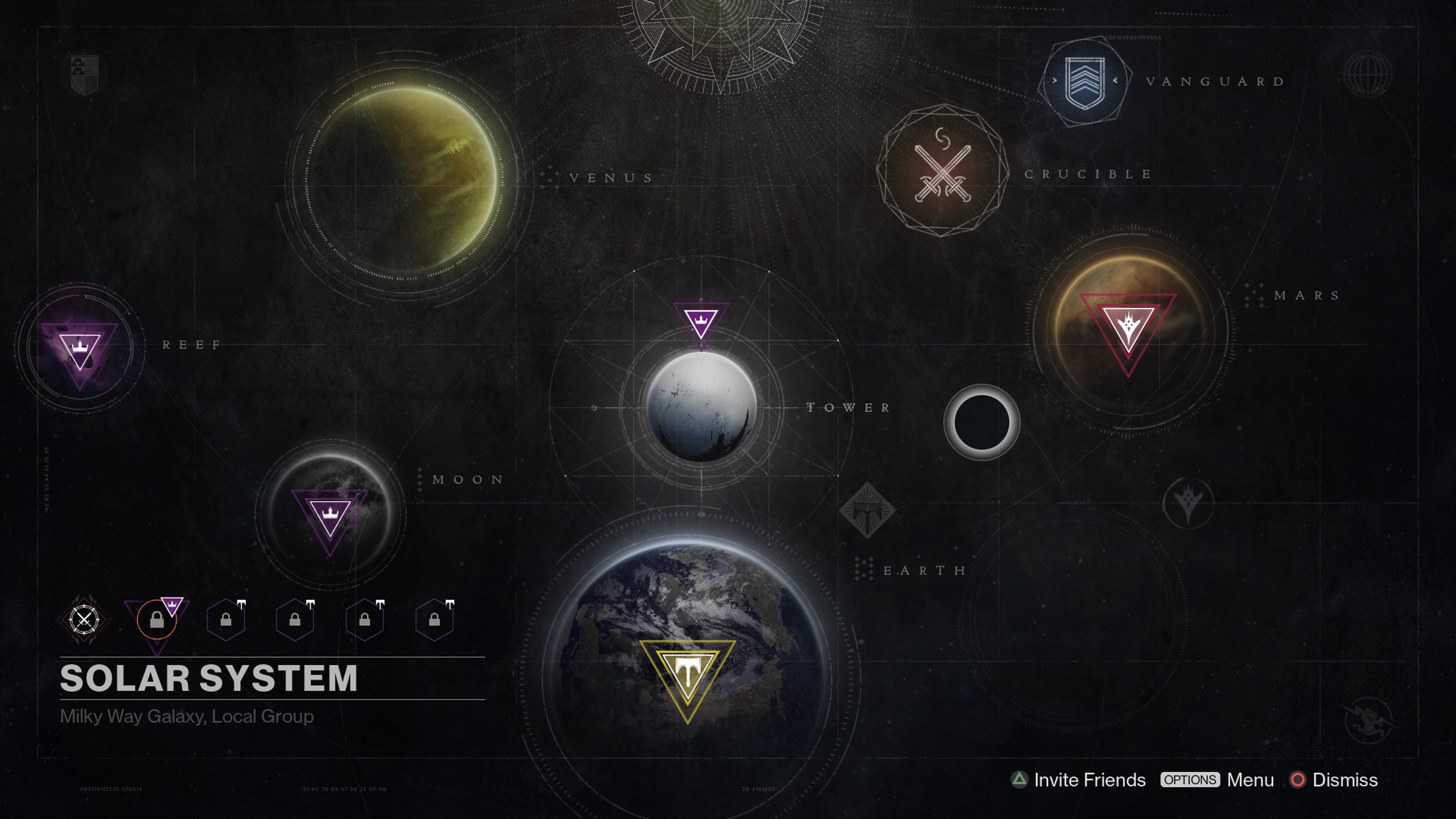
Task: Click the faint globe icon
Action: point(1368,74)
